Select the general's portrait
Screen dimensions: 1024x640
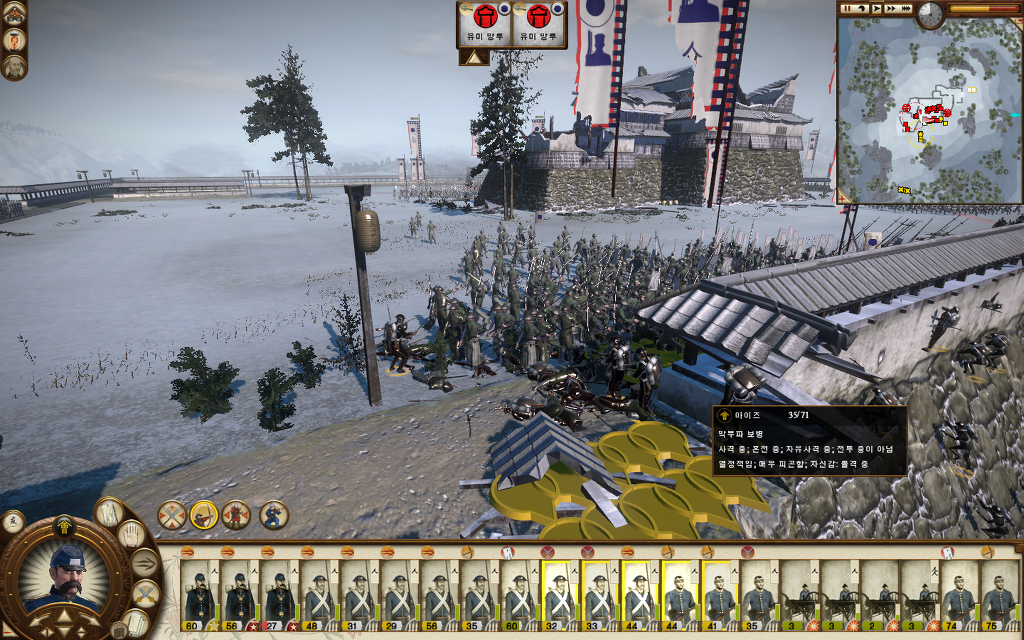tap(66, 578)
